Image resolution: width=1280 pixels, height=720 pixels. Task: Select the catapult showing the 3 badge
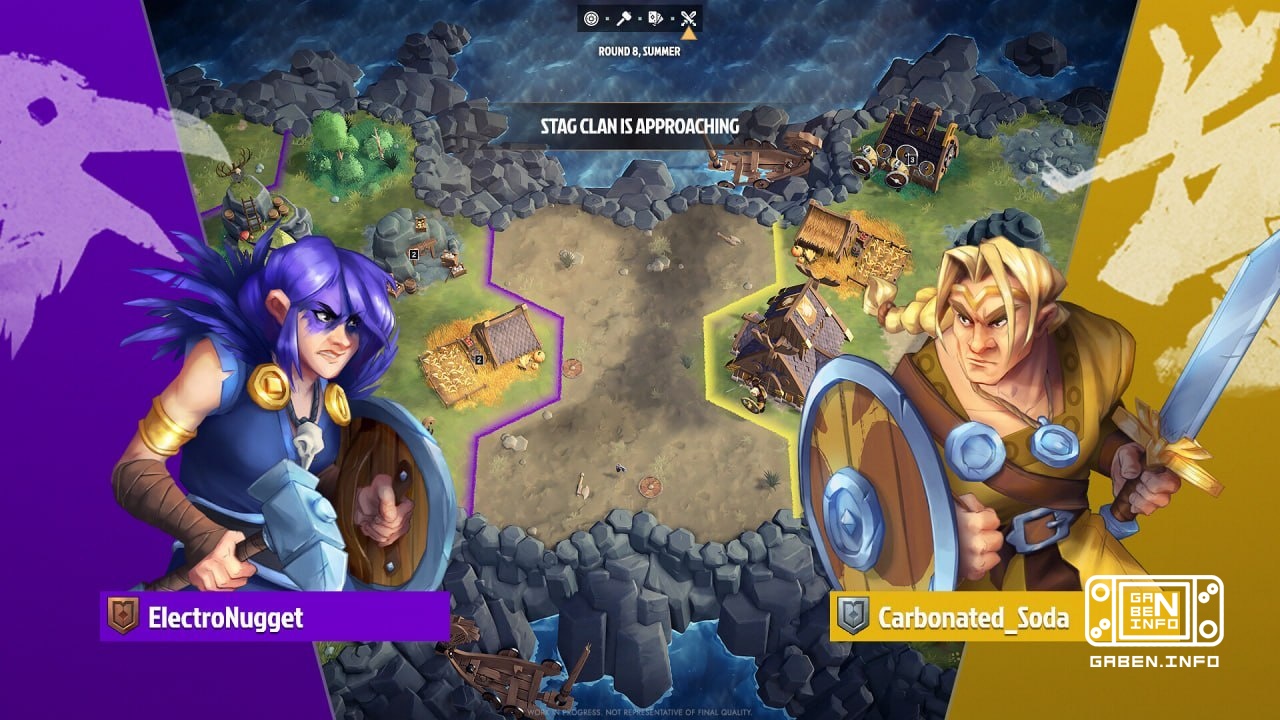click(x=910, y=159)
